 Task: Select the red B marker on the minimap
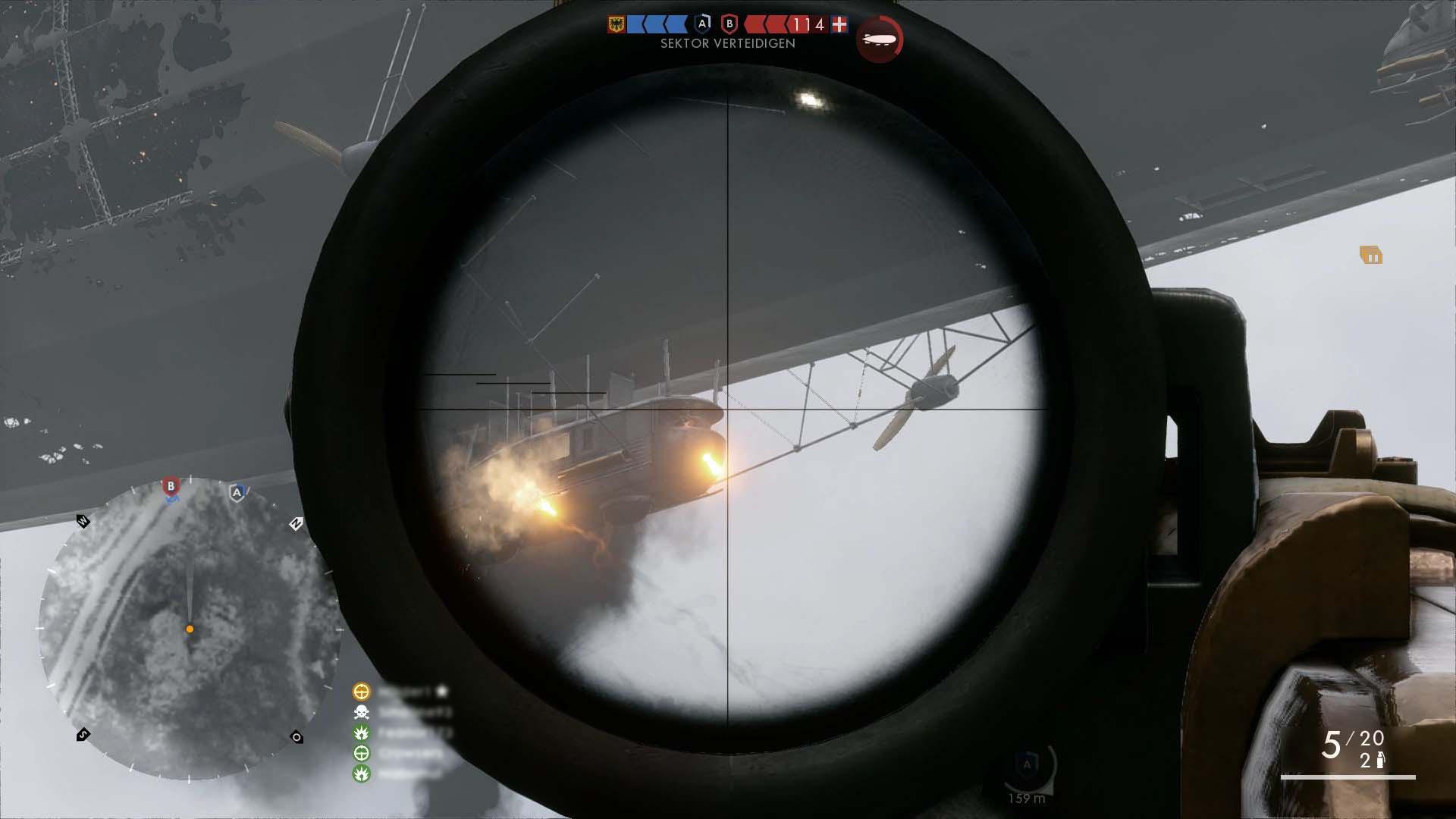coord(171,486)
